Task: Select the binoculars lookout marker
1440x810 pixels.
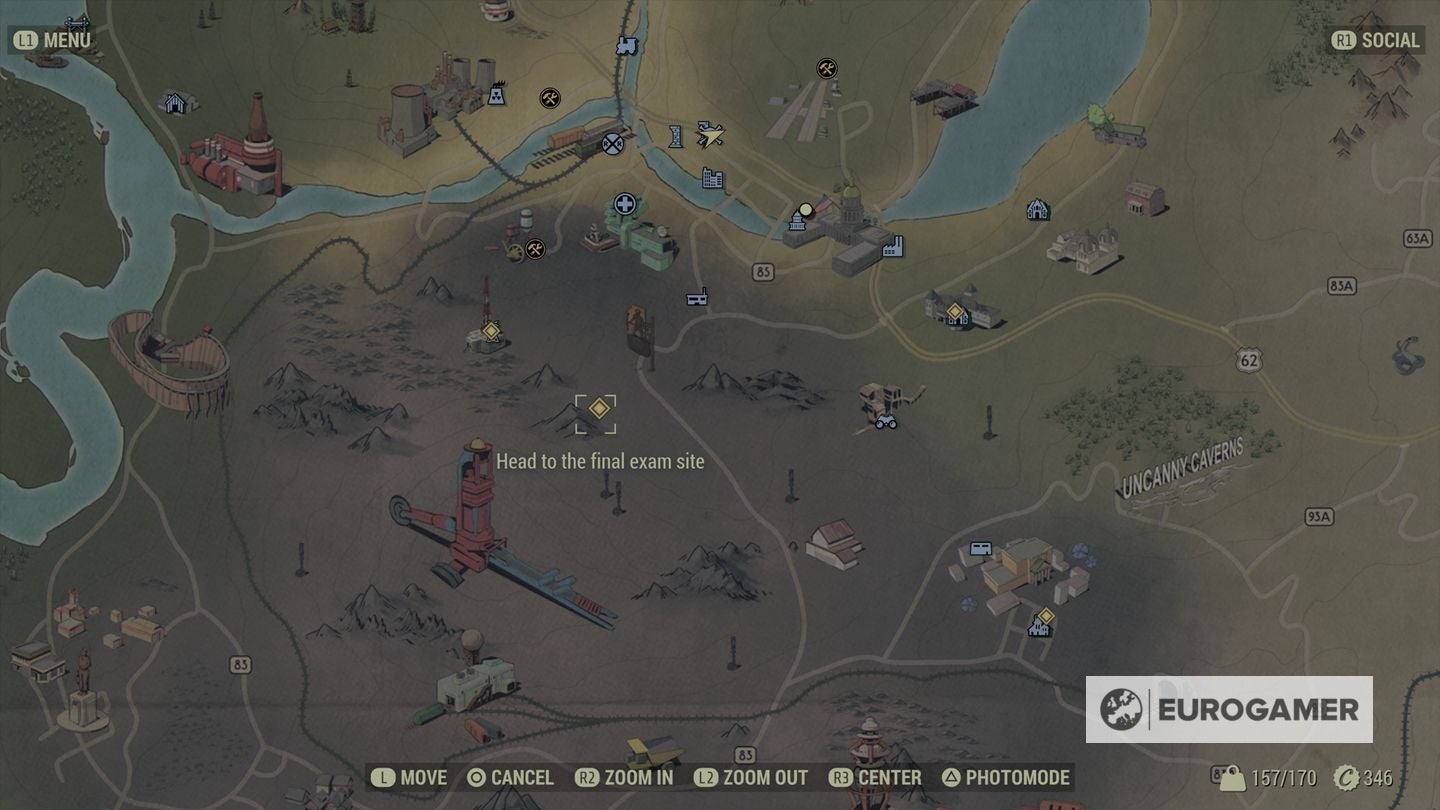Action: (885, 422)
